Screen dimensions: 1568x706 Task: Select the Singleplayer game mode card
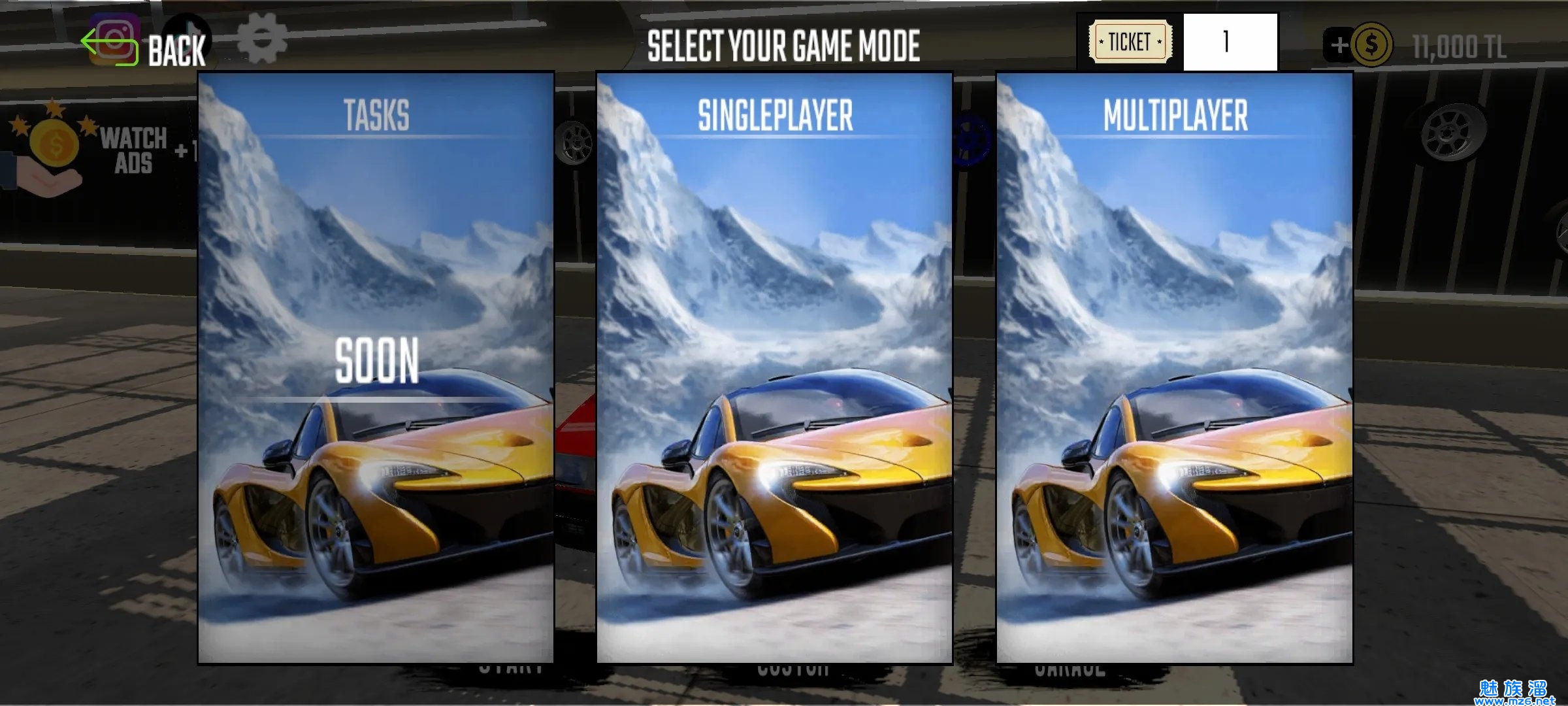[774, 367]
